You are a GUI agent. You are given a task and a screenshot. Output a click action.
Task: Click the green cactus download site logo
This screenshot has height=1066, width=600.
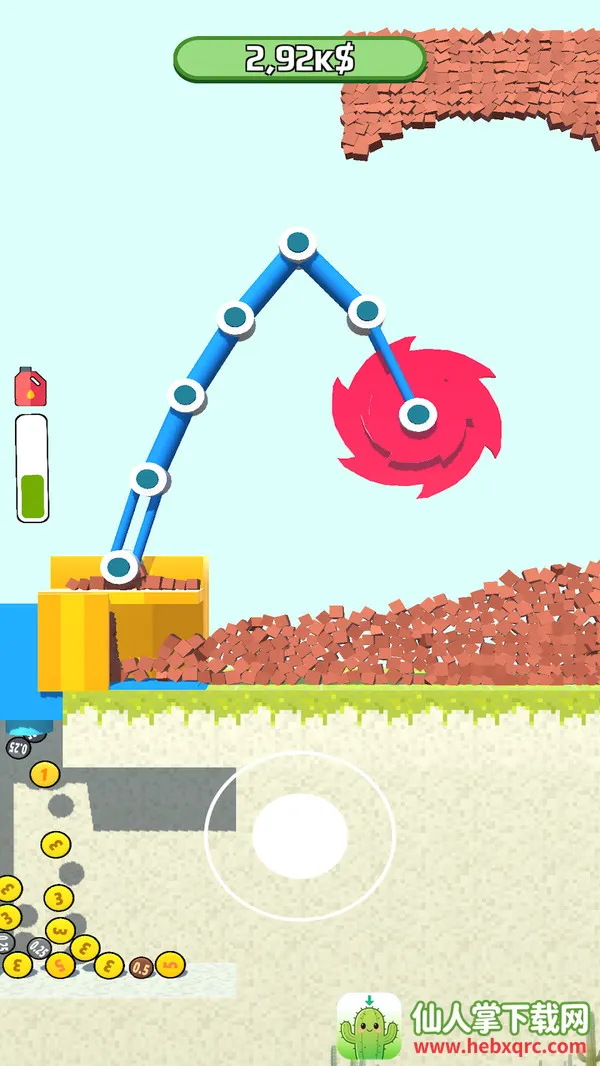(369, 1027)
